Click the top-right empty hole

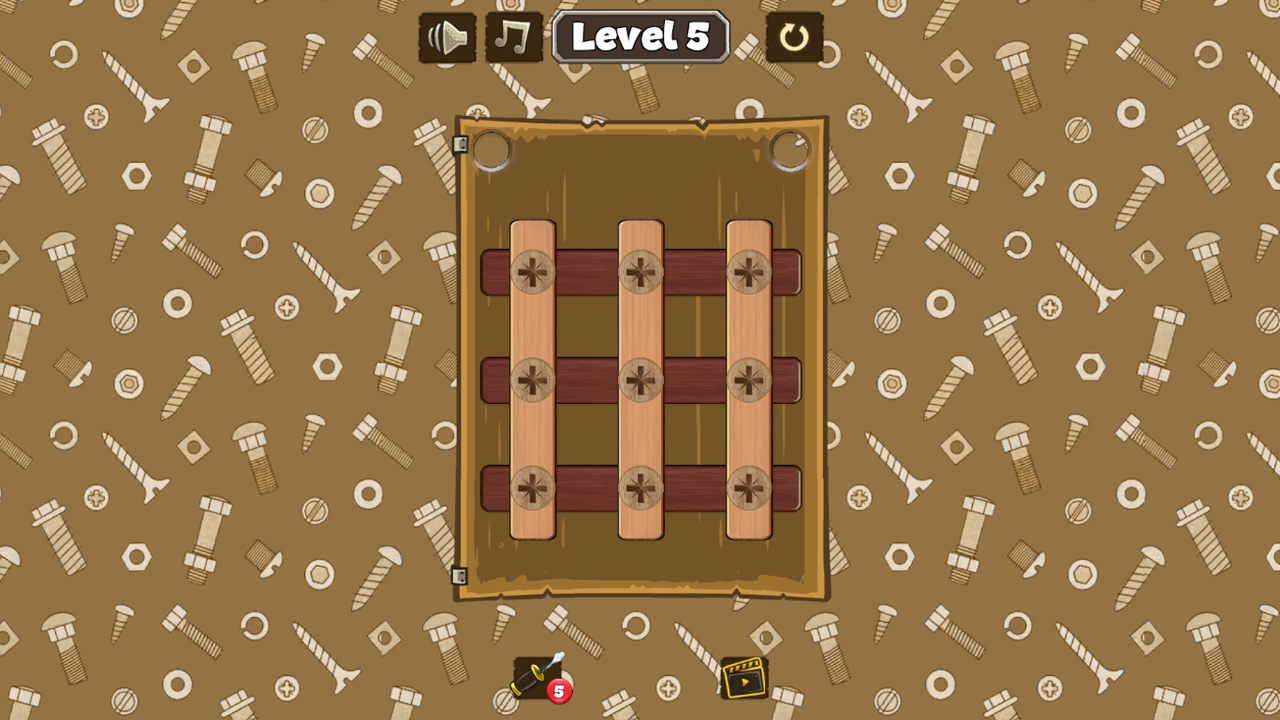(789, 148)
